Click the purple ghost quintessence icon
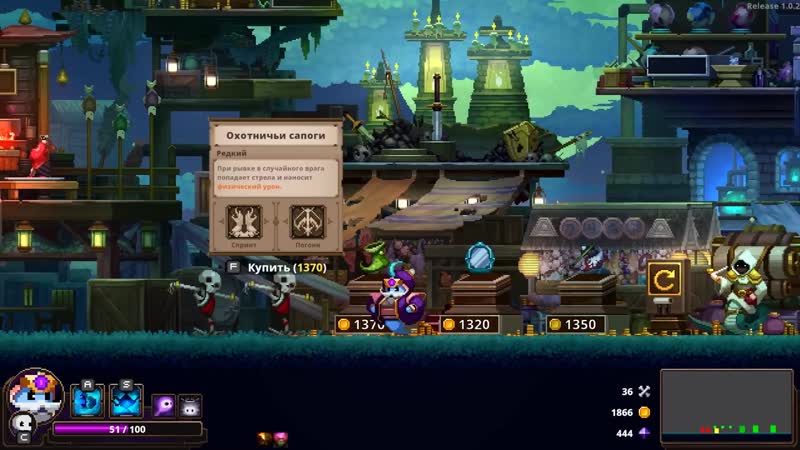Screen dimensions: 800x450 (163, 405)
